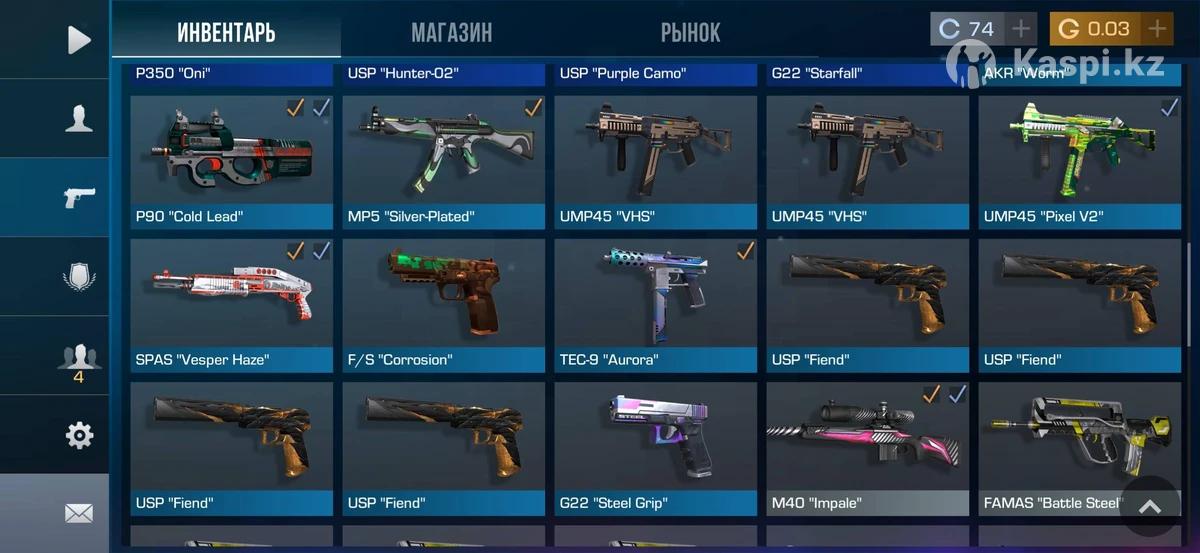Click the scroll-to-top arrow button
Screen dimensions: 1200x553
click(1150, 507)
